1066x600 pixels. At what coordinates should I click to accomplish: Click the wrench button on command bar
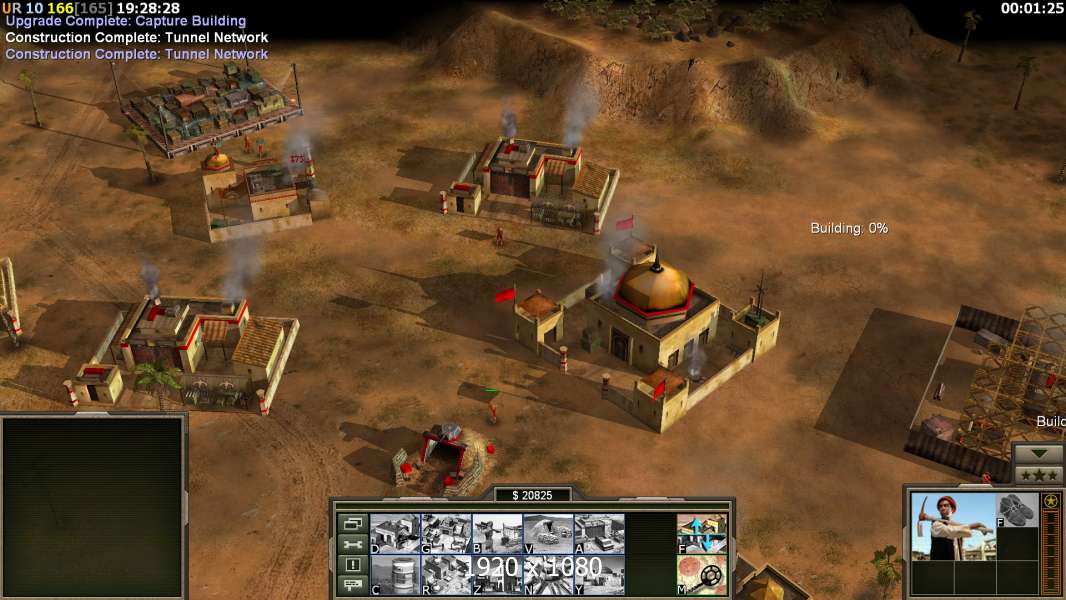[x=352, y=544]
